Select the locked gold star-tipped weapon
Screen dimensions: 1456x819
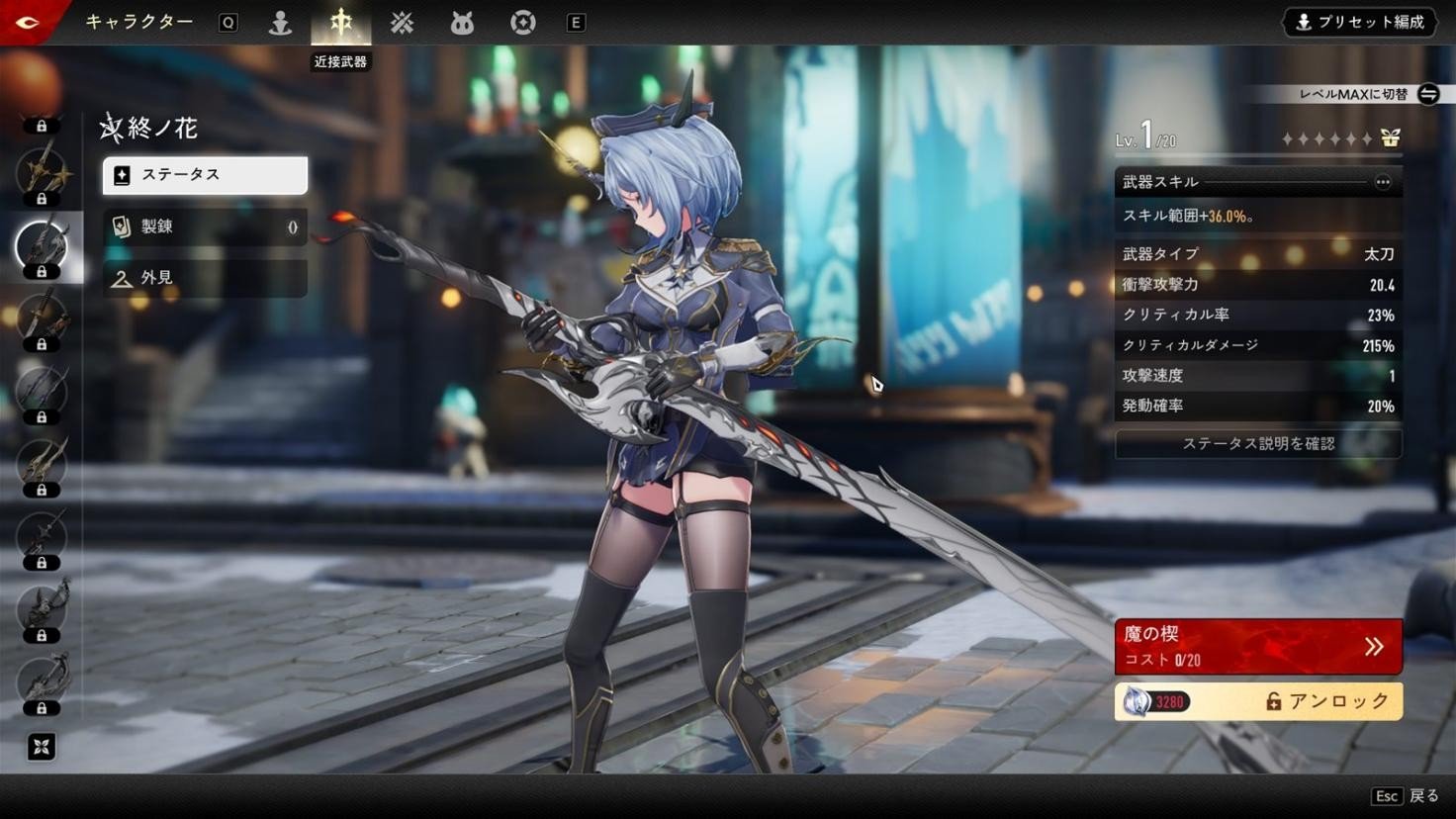click(x=42, y=173)
